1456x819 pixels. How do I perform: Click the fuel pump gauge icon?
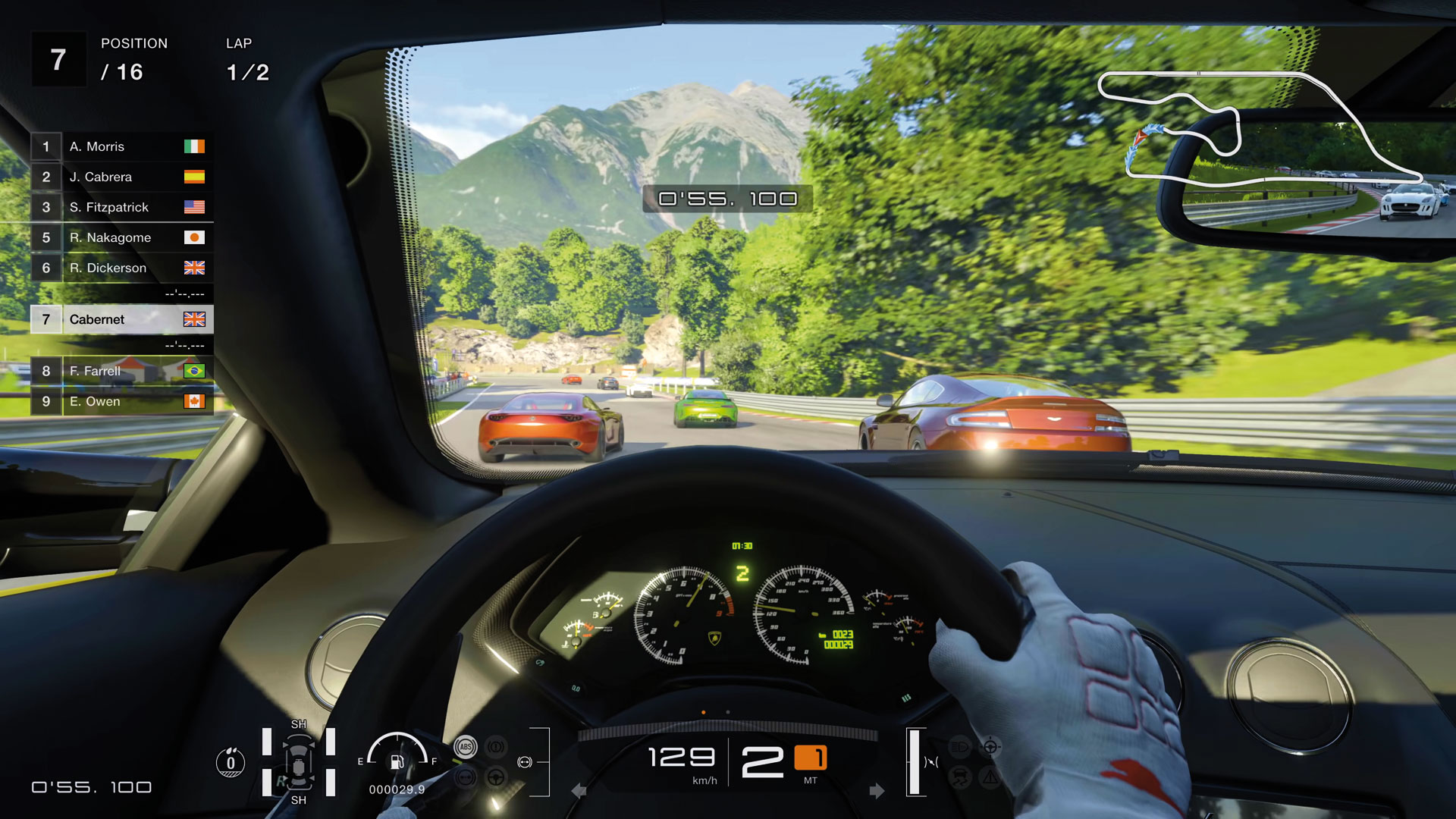tap(397, 762)
